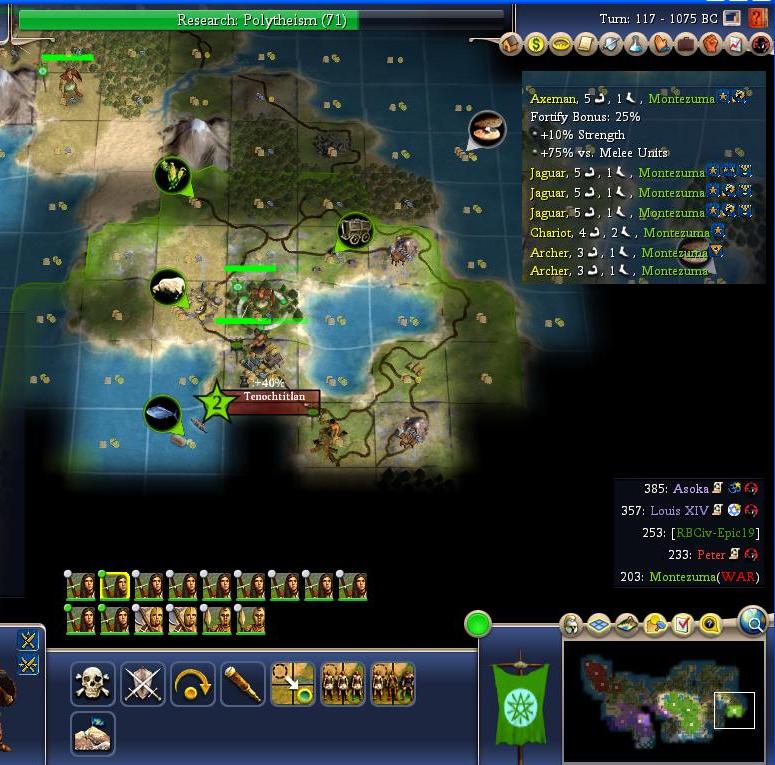Open globe view with the magnifier globe
The width and height of the screenshot is (775, 765).
tap(754, 624)
